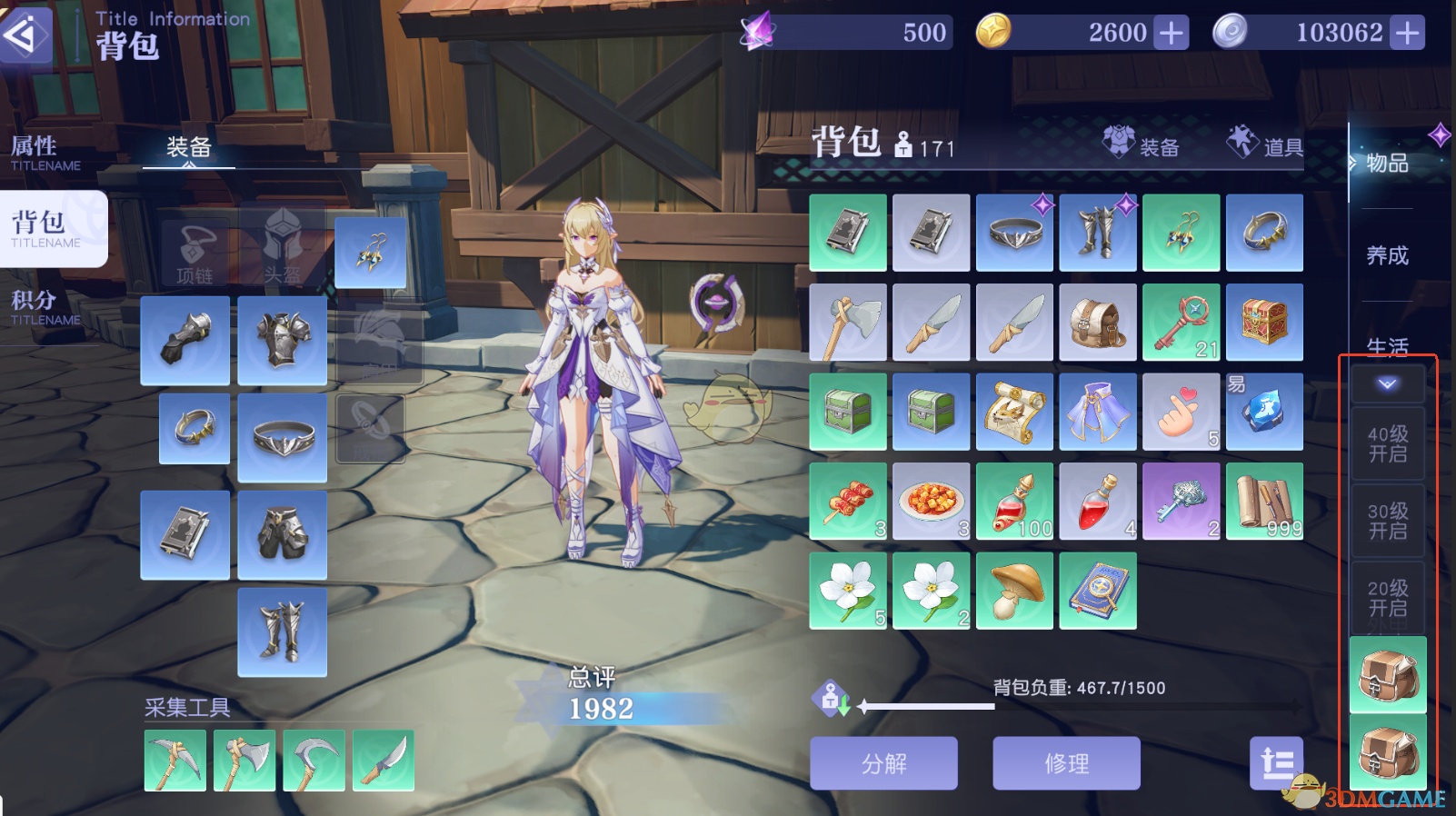Open the golden treasure chest item
The image size is (1456, 816).
click(x=1265, y=322)
